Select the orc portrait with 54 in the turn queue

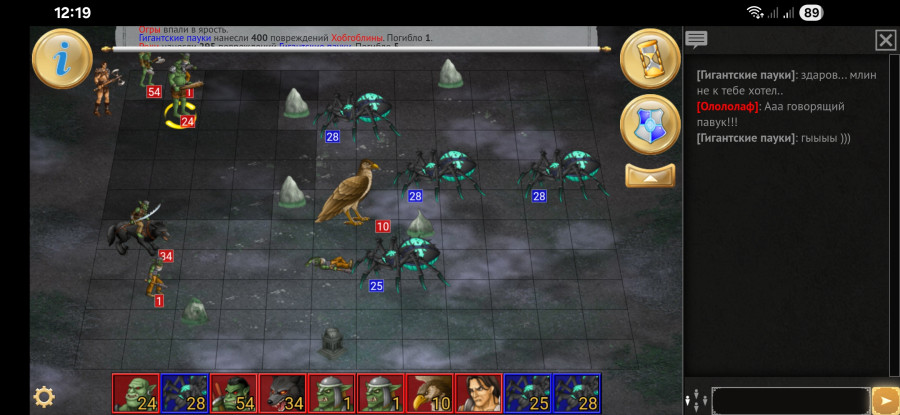click(233, 394)
